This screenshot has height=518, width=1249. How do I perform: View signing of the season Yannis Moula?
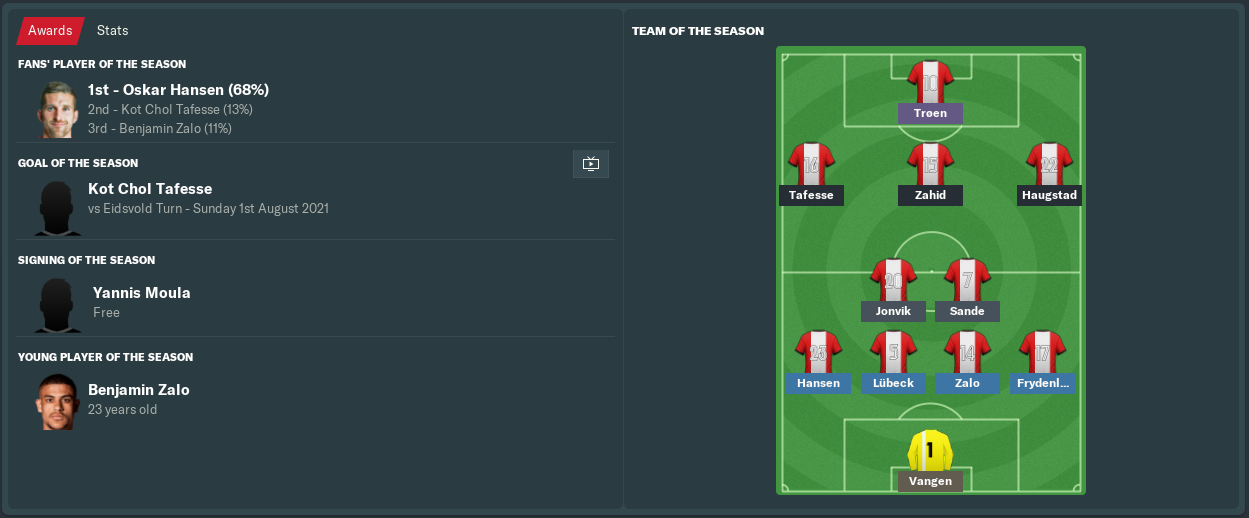[x=141, y=293]
